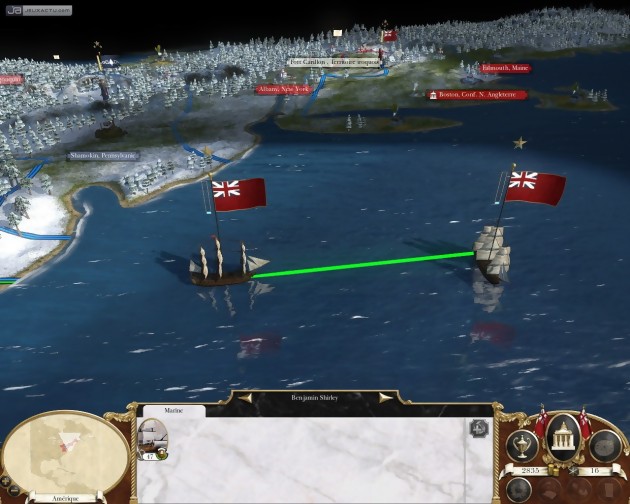630x504 pixels.
Task: Click the Shamokin, Pennsylvanie label
Action: point(102,156)
